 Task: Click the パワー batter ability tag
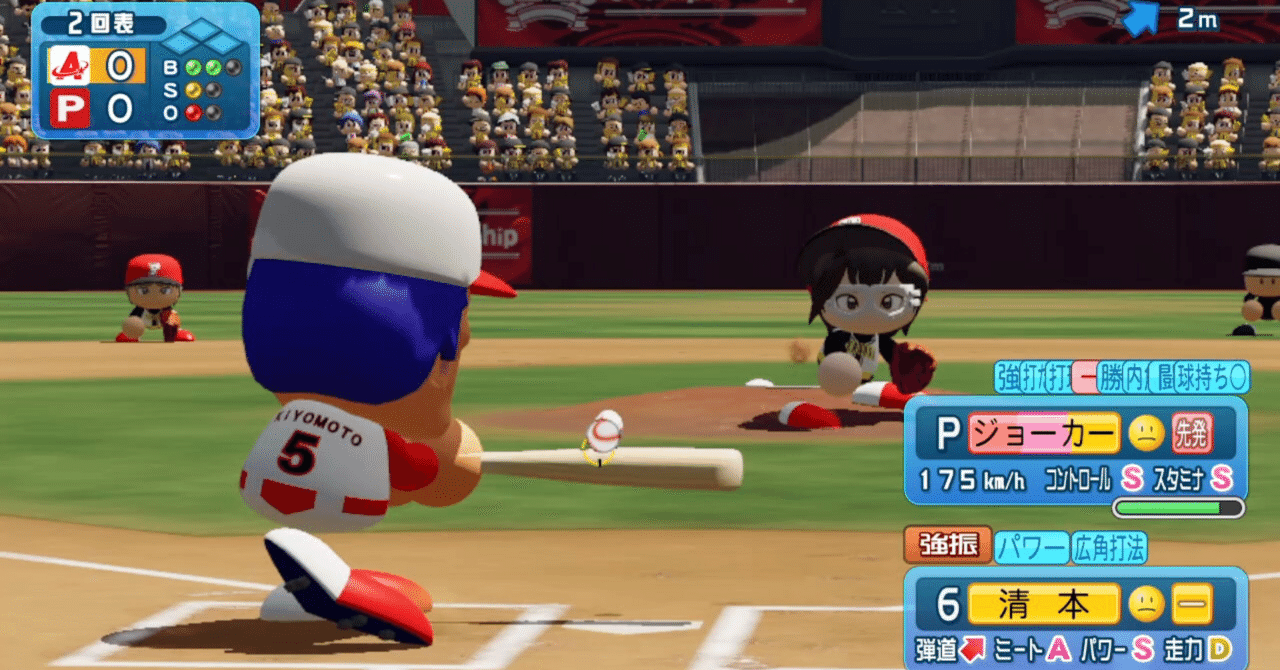pos(1031,547)
